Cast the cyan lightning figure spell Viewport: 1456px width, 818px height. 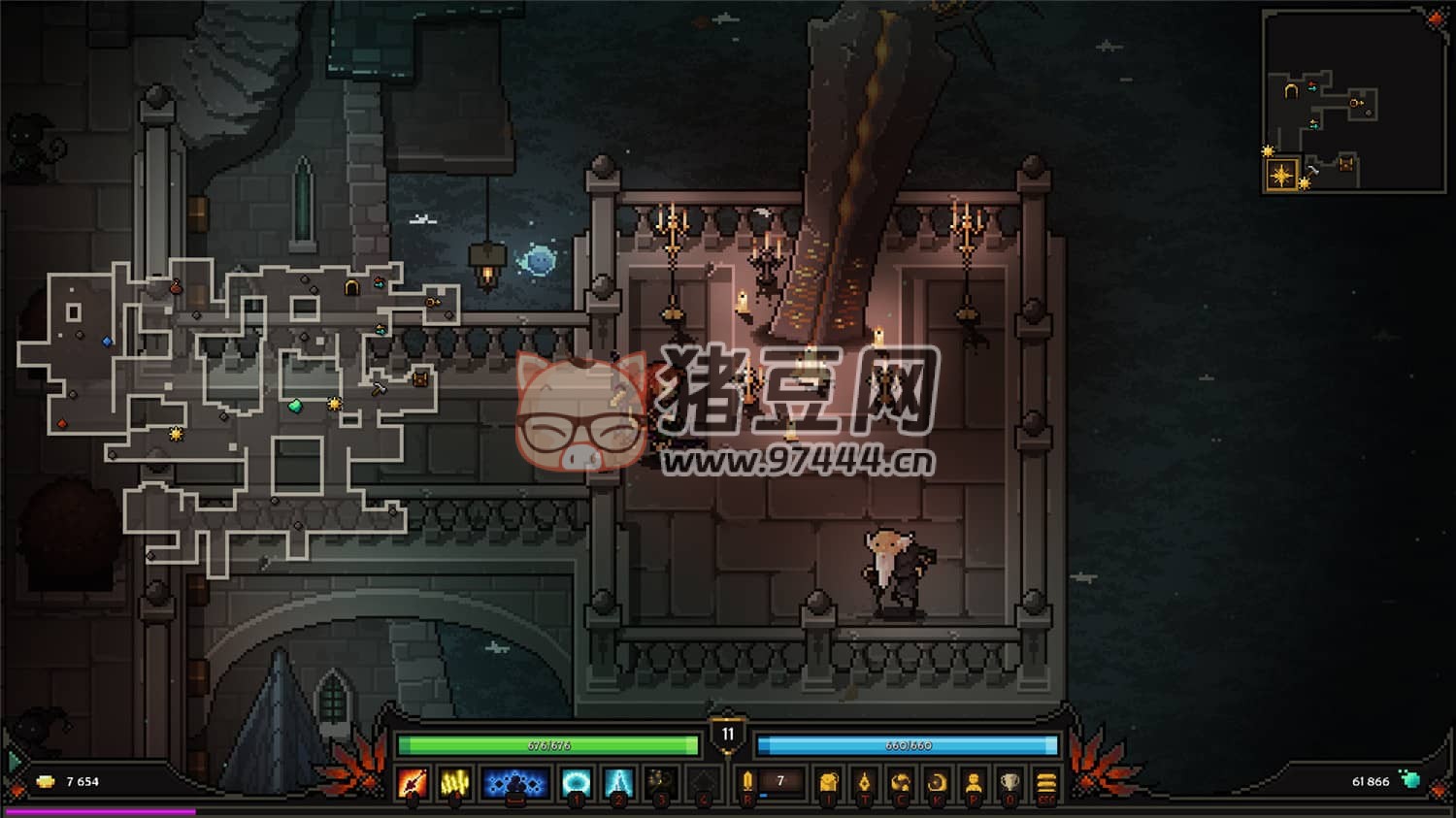[618, 782]
